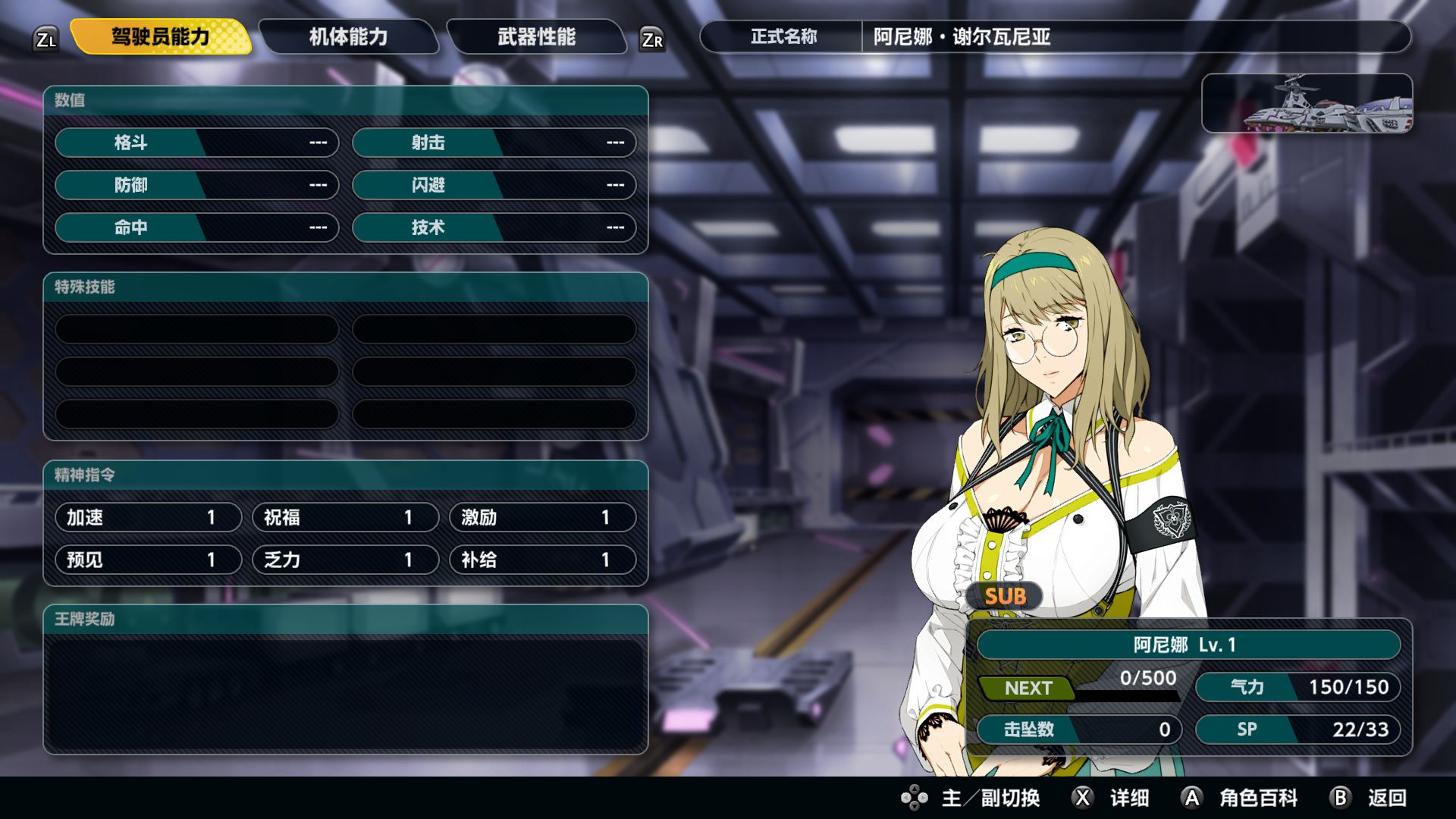Choose the 祝福 spirit command
Image resolution: width=1456 pixels, height=819 pixels.
(345, 517)
